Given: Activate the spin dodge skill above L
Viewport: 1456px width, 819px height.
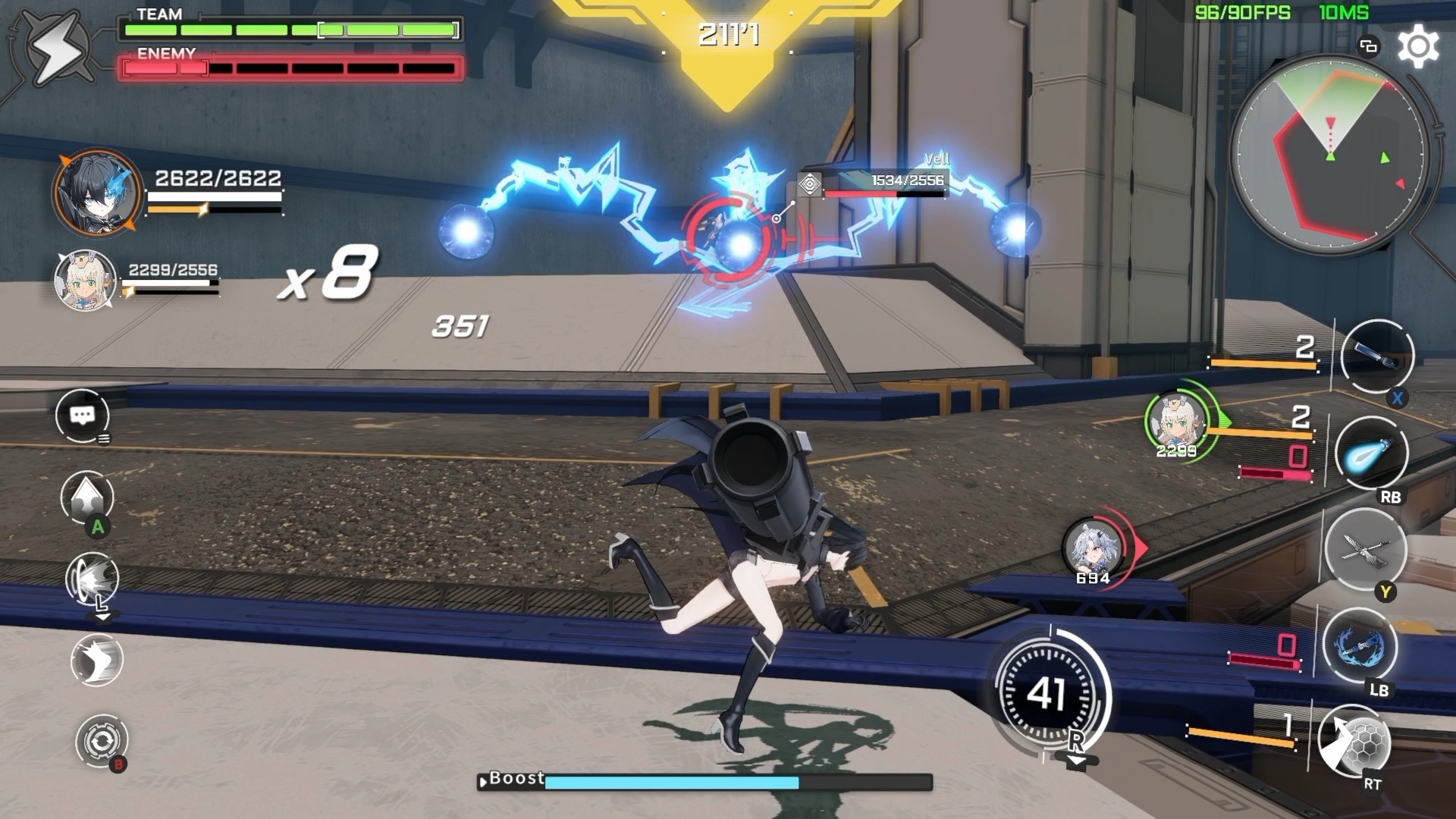Looking at the screenshot, I should click(x=93, y=579).
